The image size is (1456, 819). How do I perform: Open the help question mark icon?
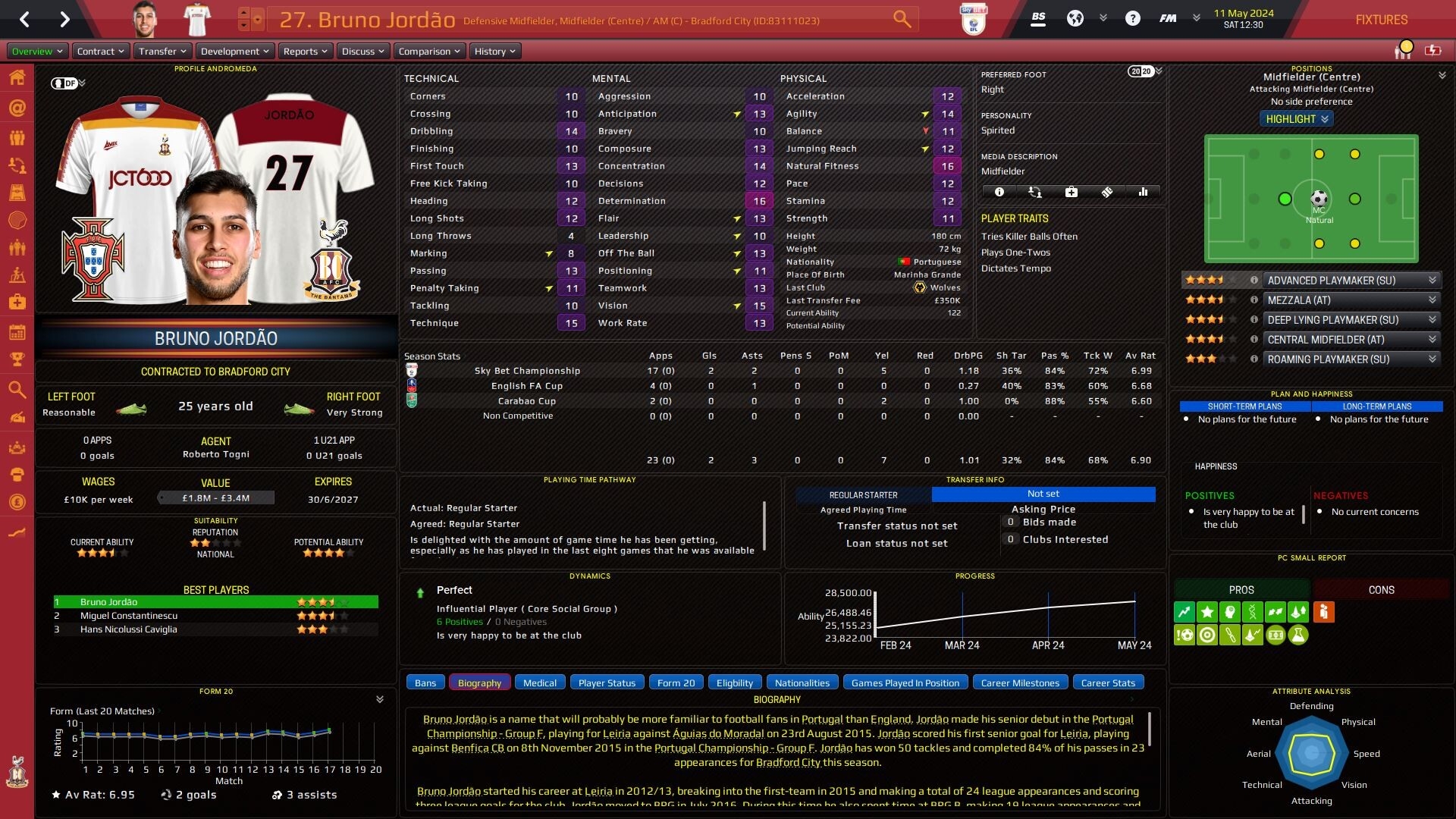point(1132,19)
